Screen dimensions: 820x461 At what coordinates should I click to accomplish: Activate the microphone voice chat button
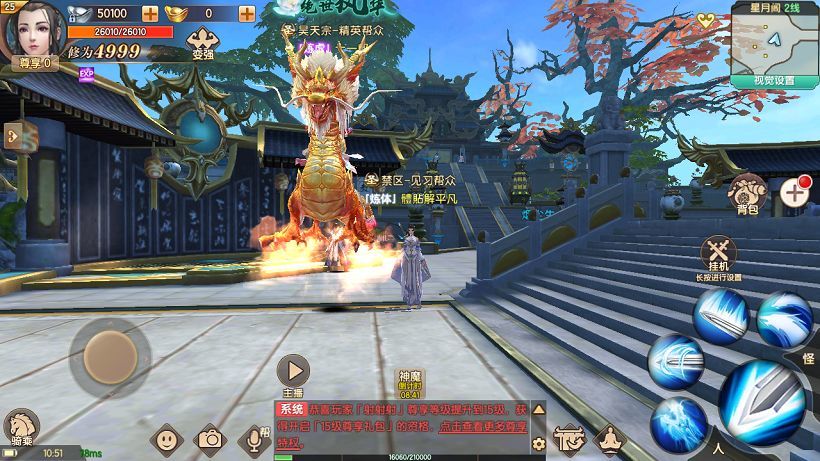[254, 439]
